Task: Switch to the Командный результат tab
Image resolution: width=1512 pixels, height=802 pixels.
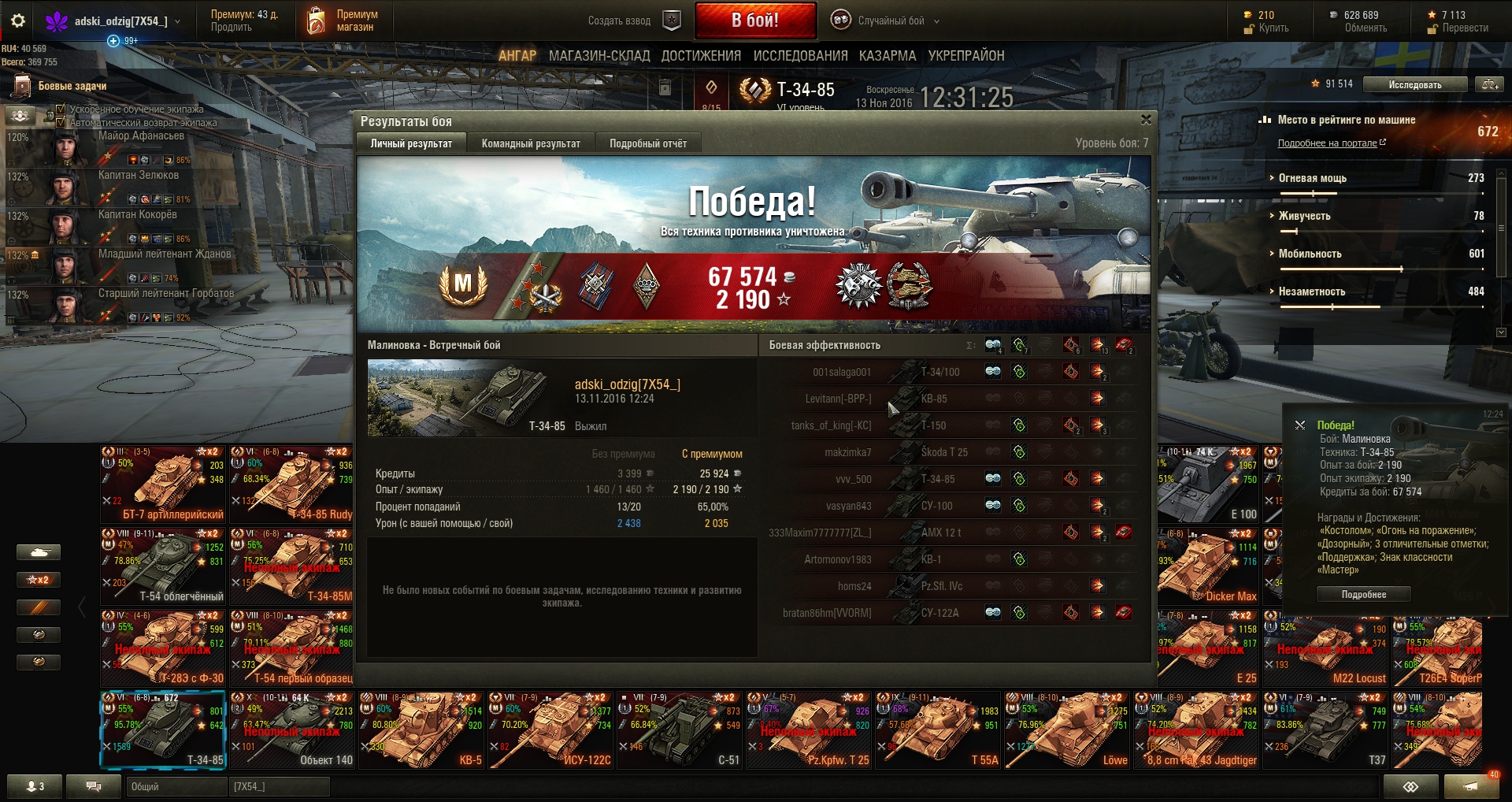Action: (x=531, y=143)
